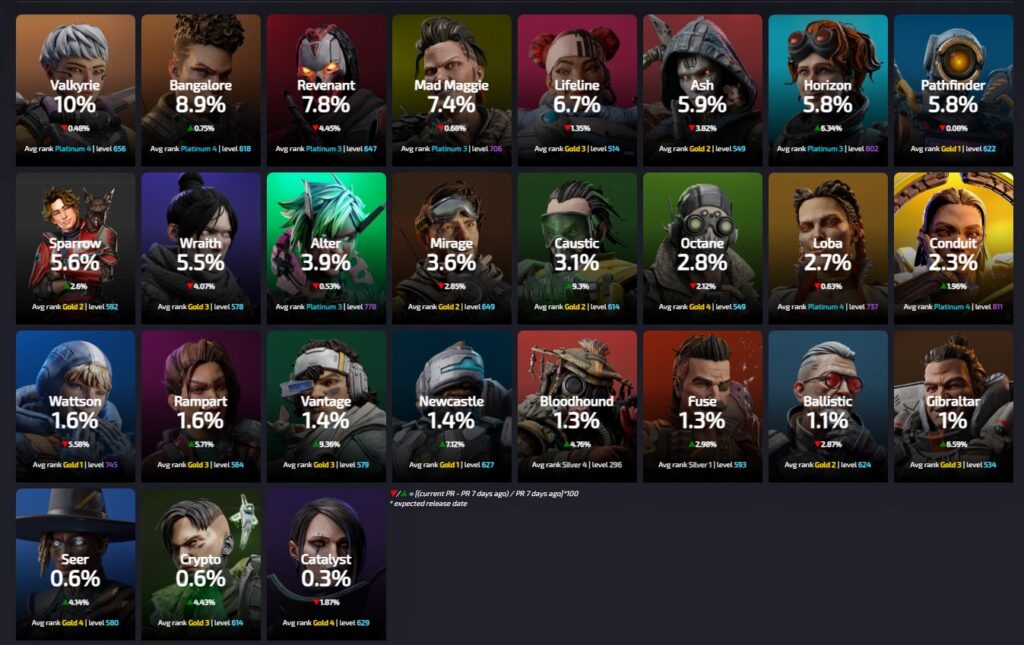Open the Caustic card
Screen dimensions: 1024x645
(x=577, y=248)
